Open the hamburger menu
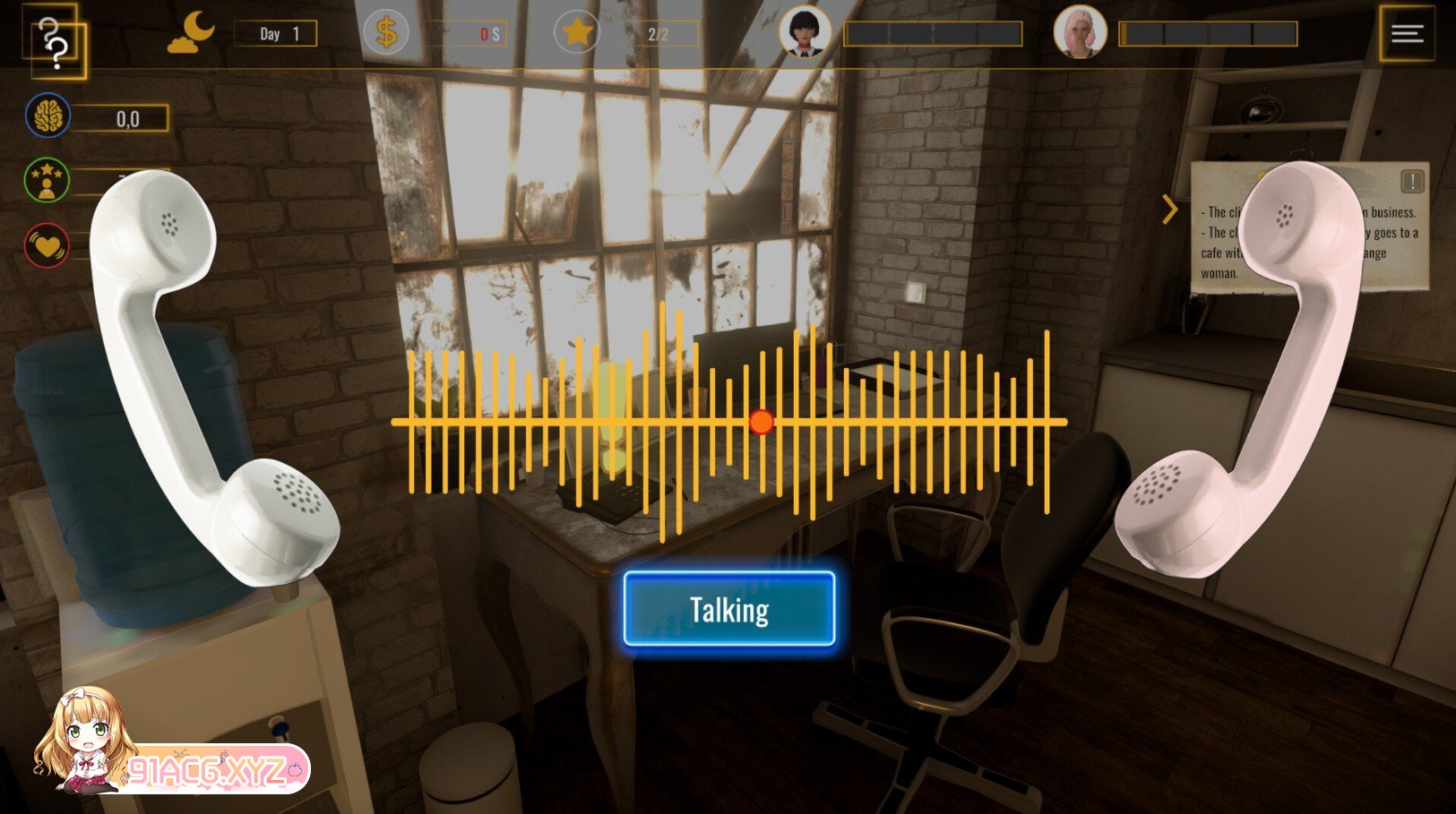This screenshot has height=814, width=1456. point(1407,34)
